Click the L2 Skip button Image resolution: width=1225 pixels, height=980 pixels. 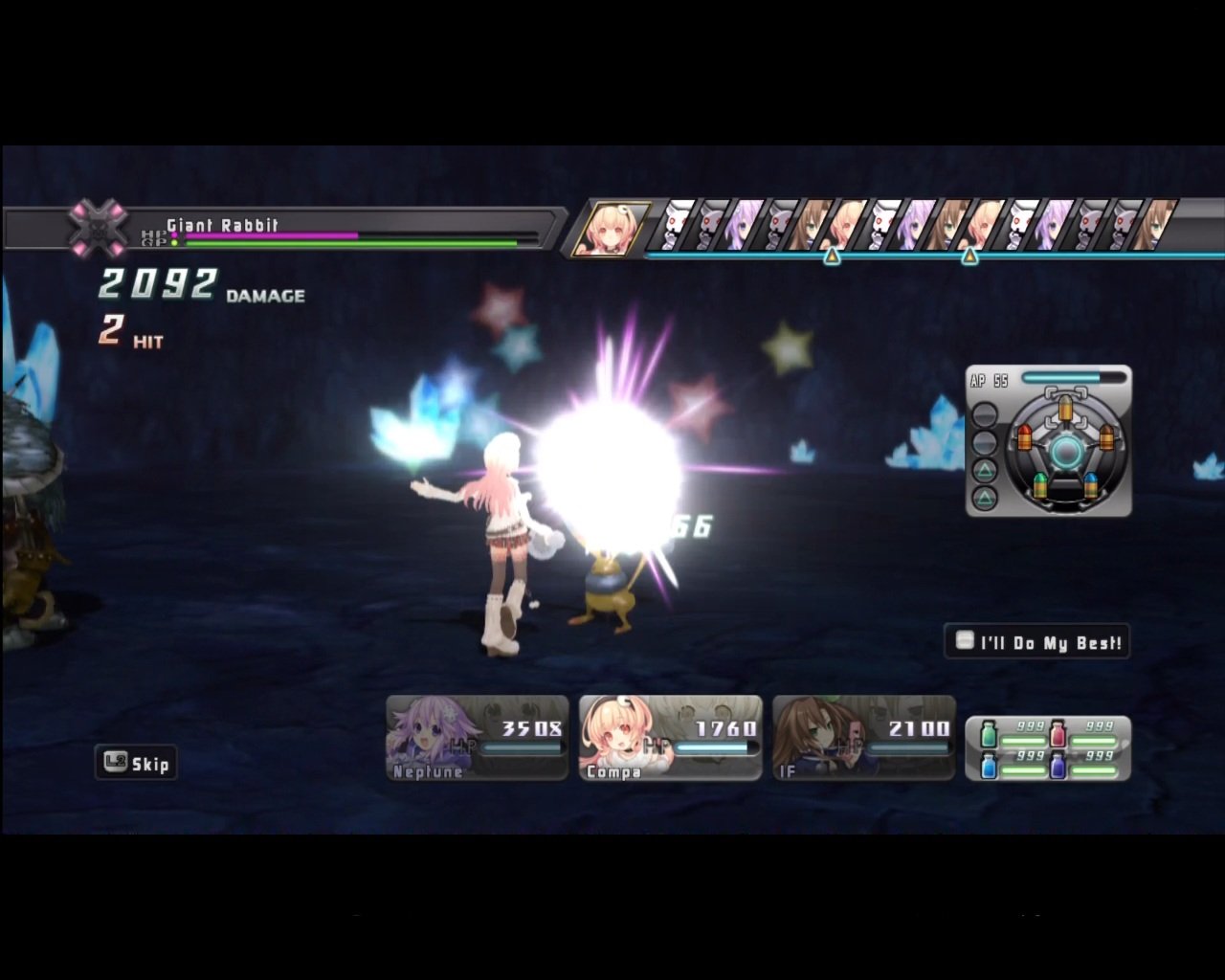[x=136, y=763]
